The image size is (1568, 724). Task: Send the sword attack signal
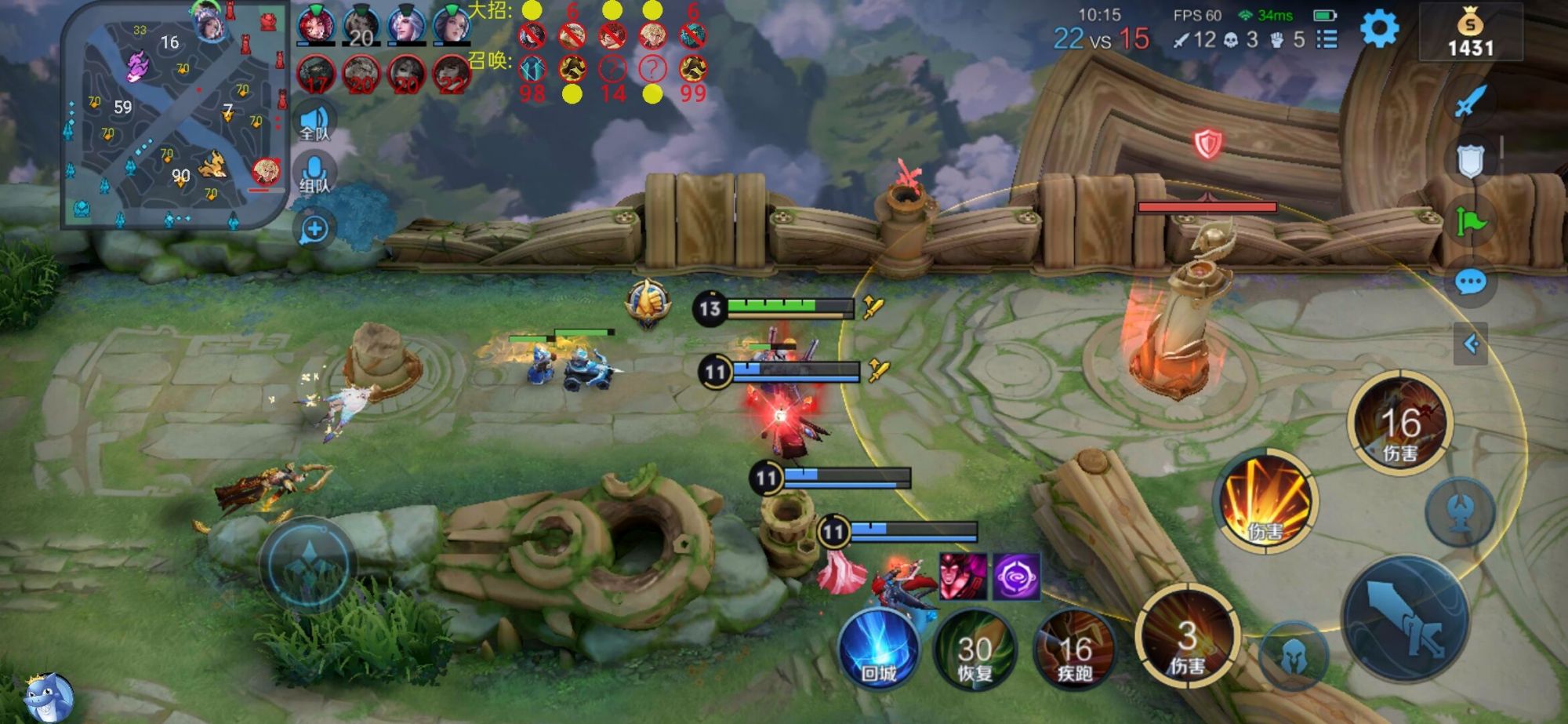pos(1470,102)
